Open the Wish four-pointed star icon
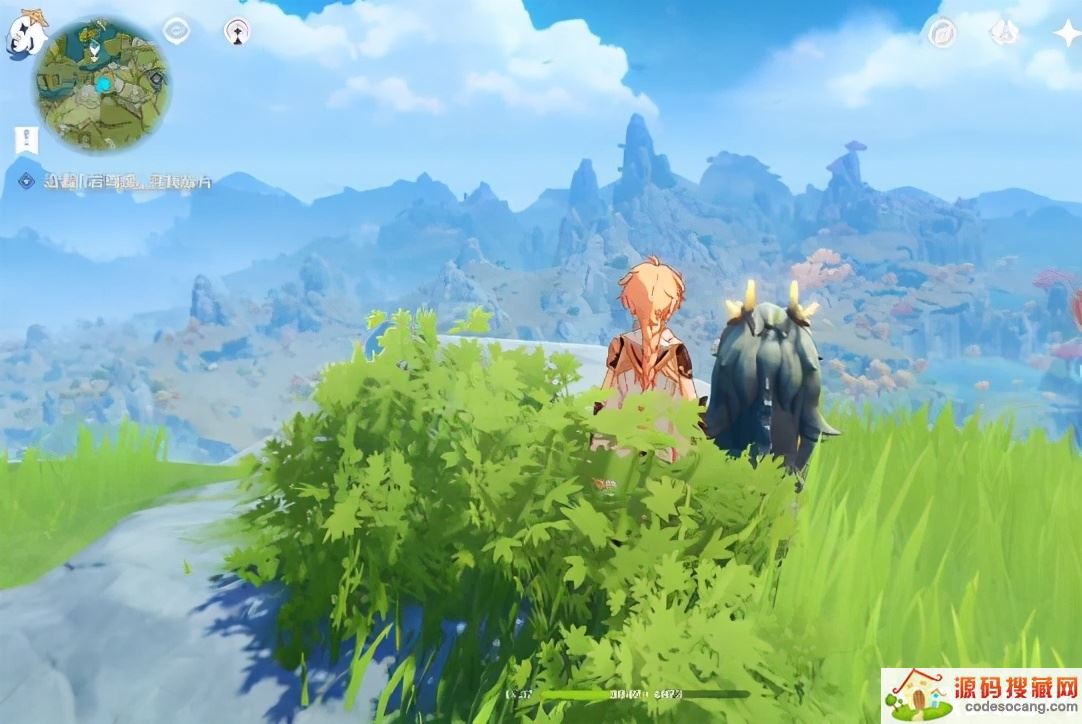The width and height of the screenshot is (1082, 724). (1064, 33)
